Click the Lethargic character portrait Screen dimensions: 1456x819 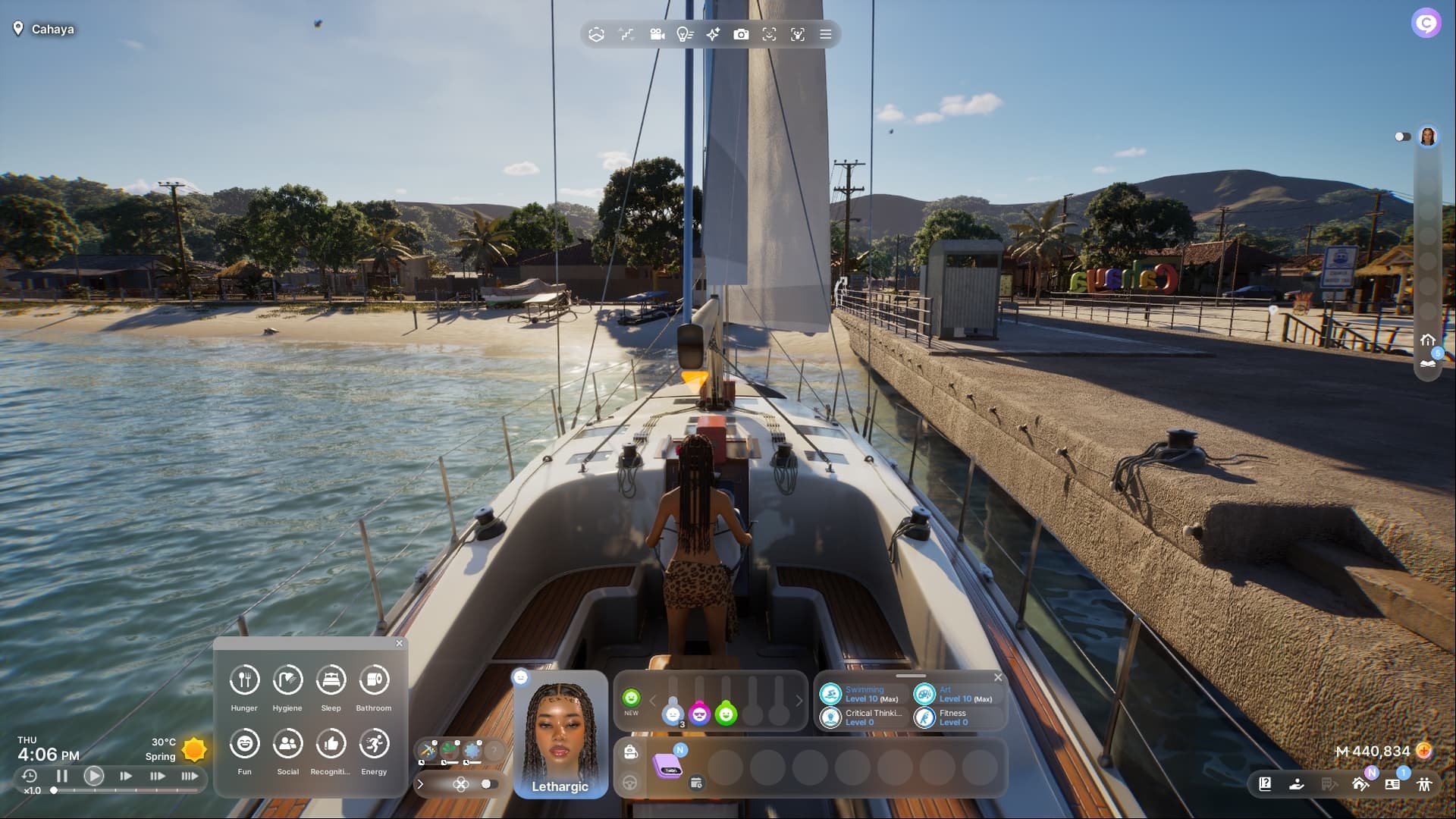coord(560,734)
